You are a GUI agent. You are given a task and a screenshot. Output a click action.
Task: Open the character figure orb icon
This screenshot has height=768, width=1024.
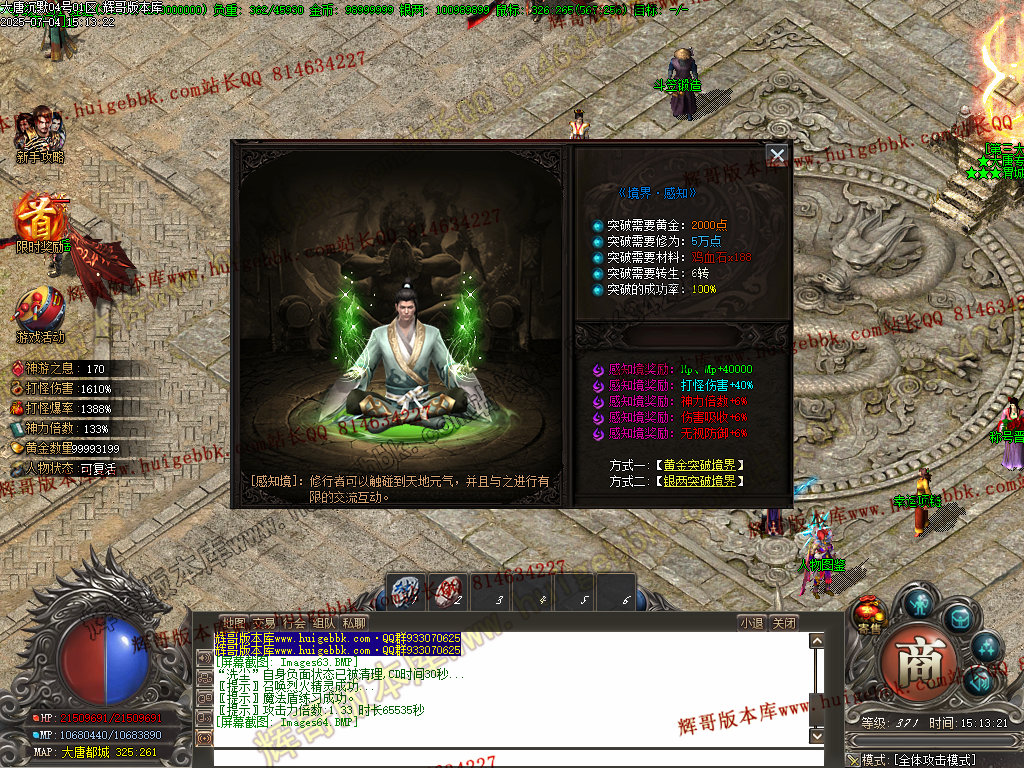coord(918,603)
